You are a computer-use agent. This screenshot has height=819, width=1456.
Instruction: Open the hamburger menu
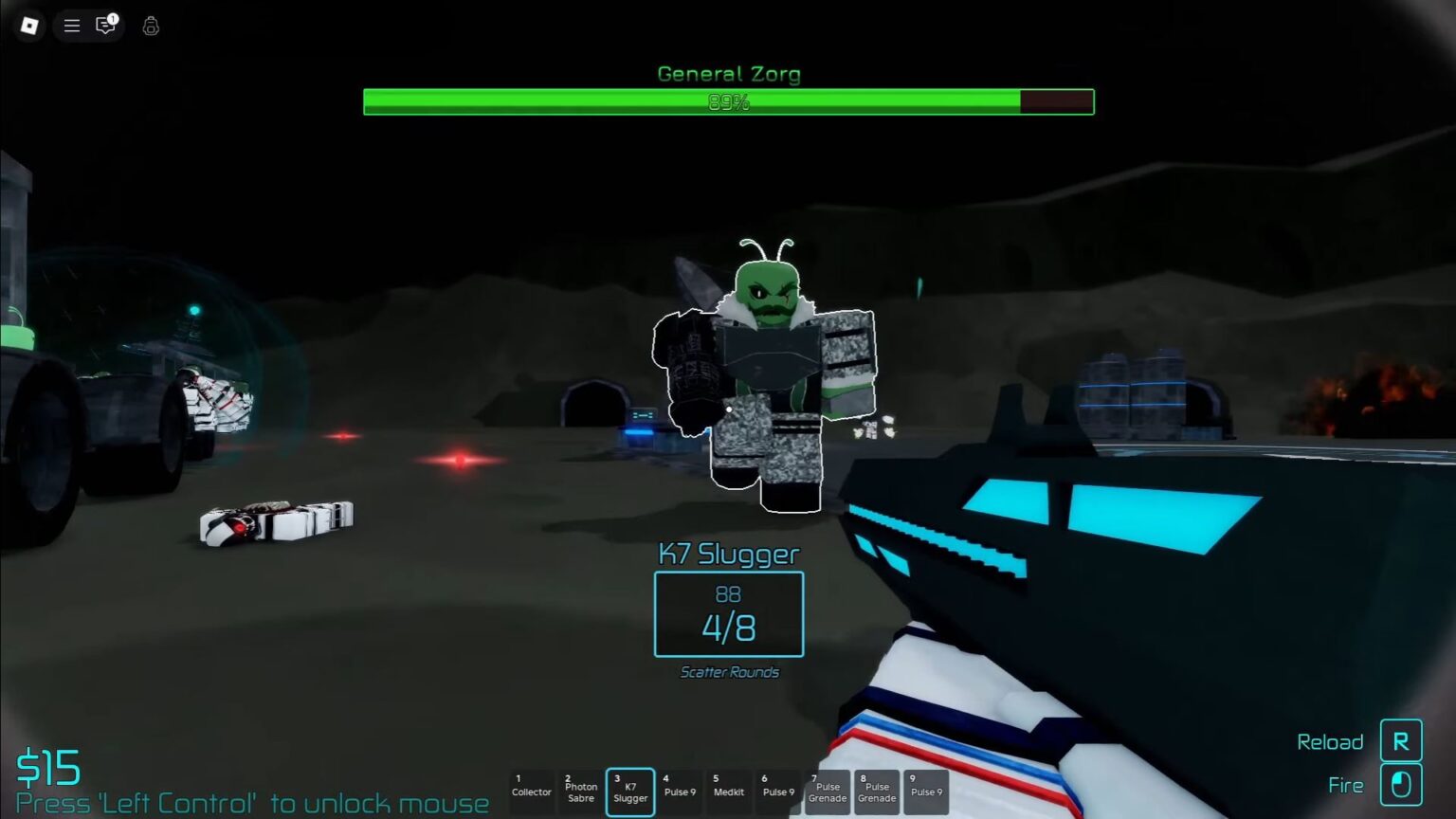tap(71, 27)
